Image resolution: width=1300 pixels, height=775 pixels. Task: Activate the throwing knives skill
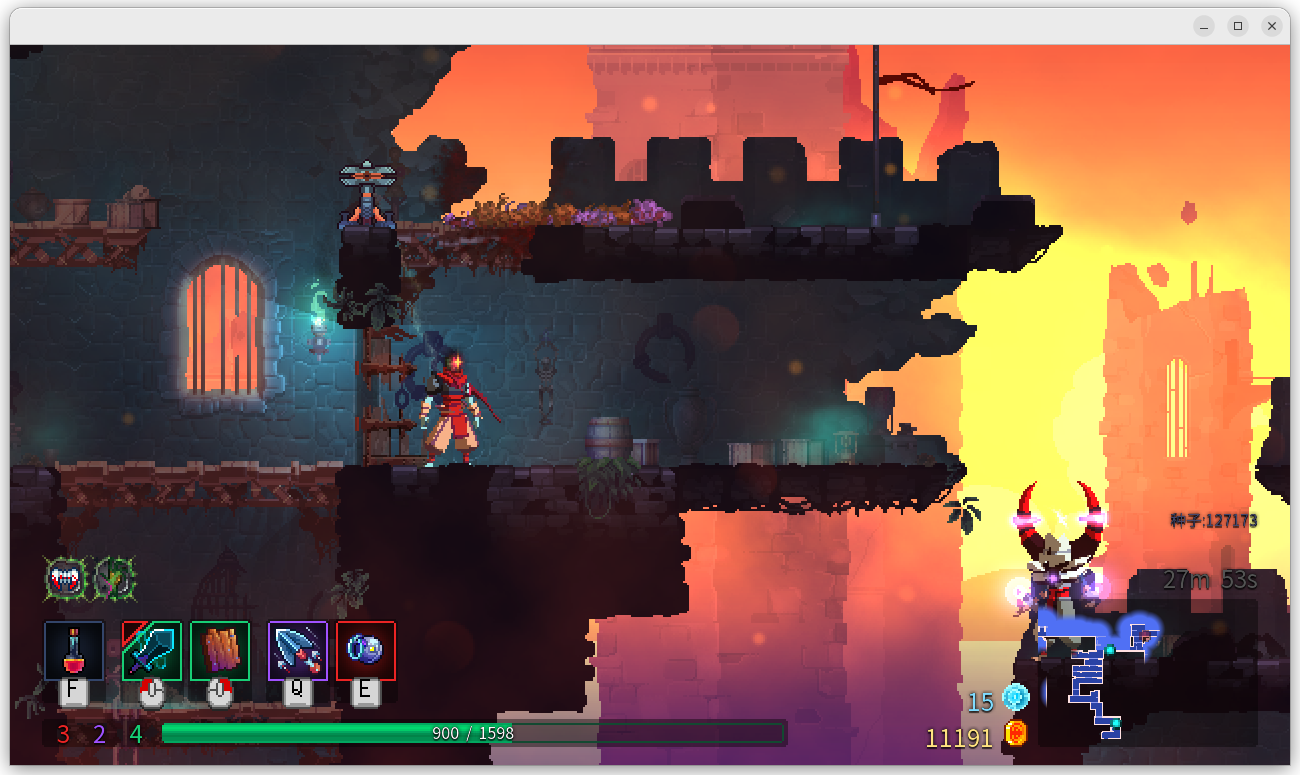point(297,651)
